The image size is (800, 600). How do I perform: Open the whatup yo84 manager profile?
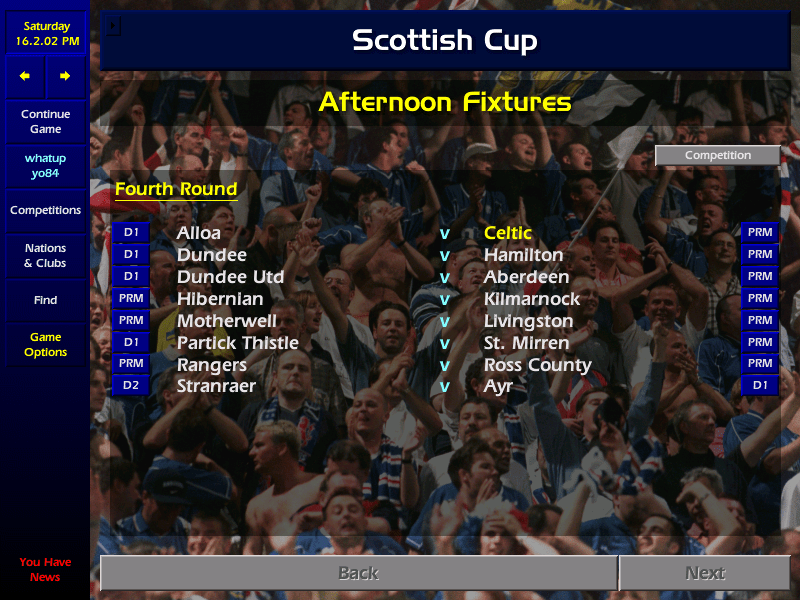pyautogui.click(x=45, y=166)
